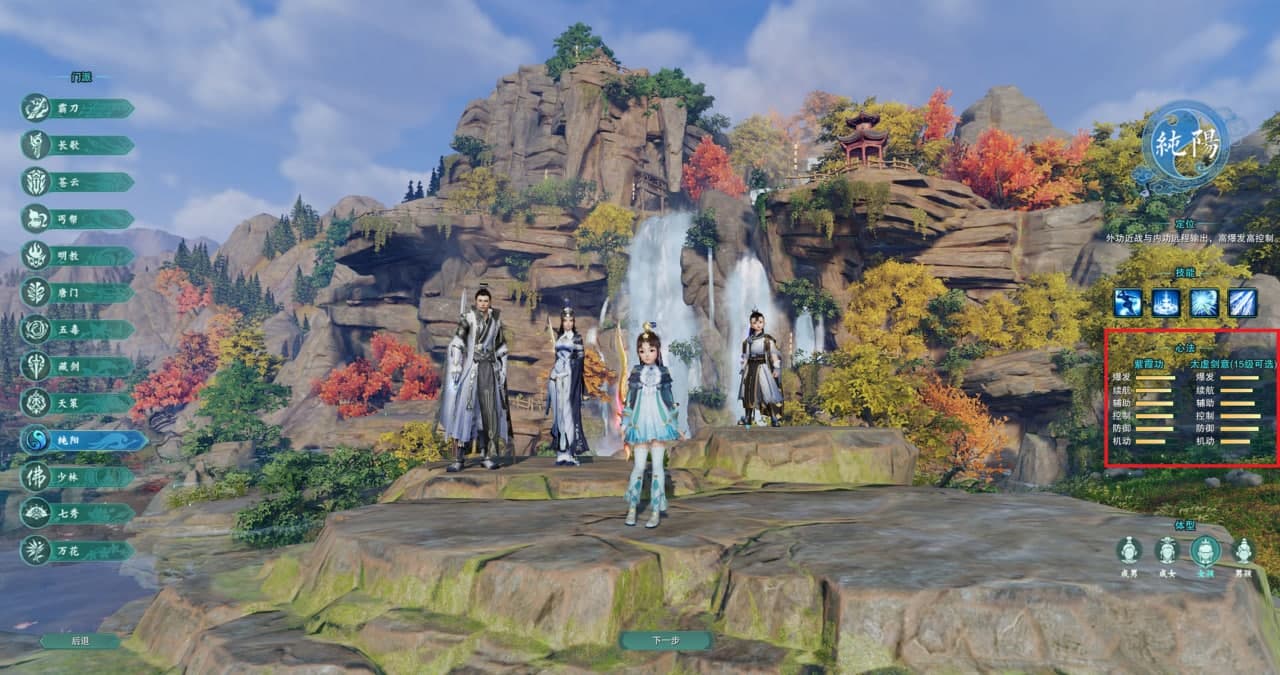View the first skill icon under 技能
The height and width of the screenshot is (675, 1280).
(x=1129, y=302)
